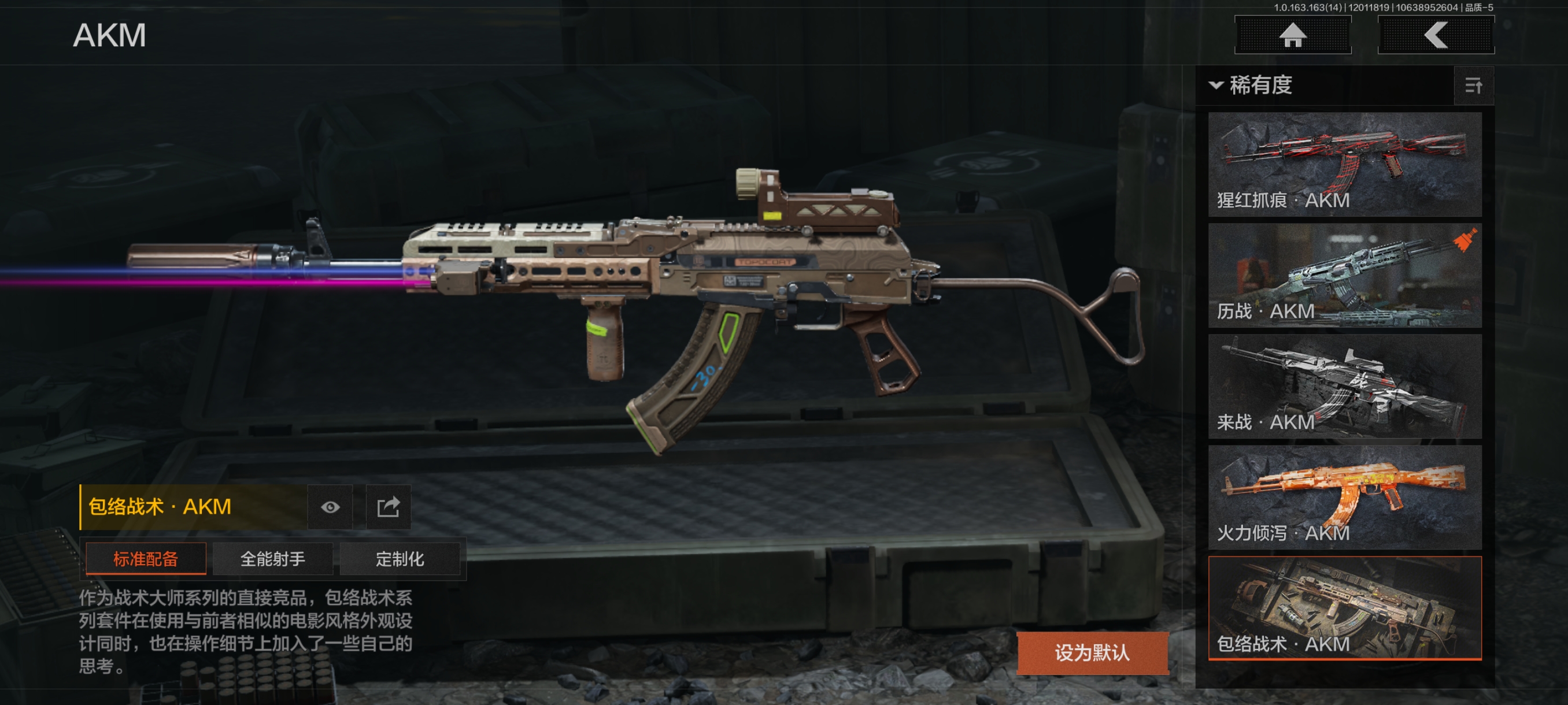Share the skin using the share icon

[389, 507]
